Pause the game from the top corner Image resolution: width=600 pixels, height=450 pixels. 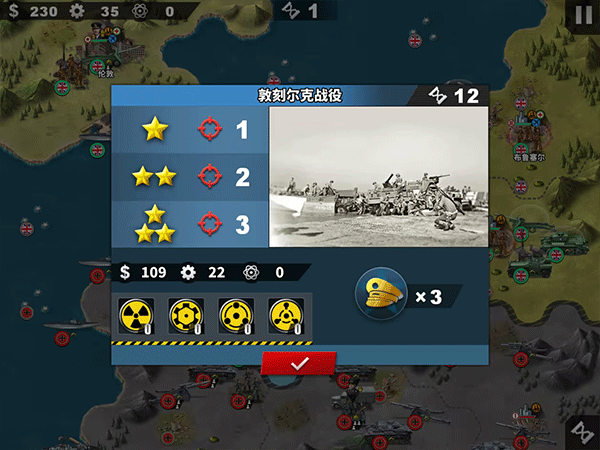pos(582,14)
